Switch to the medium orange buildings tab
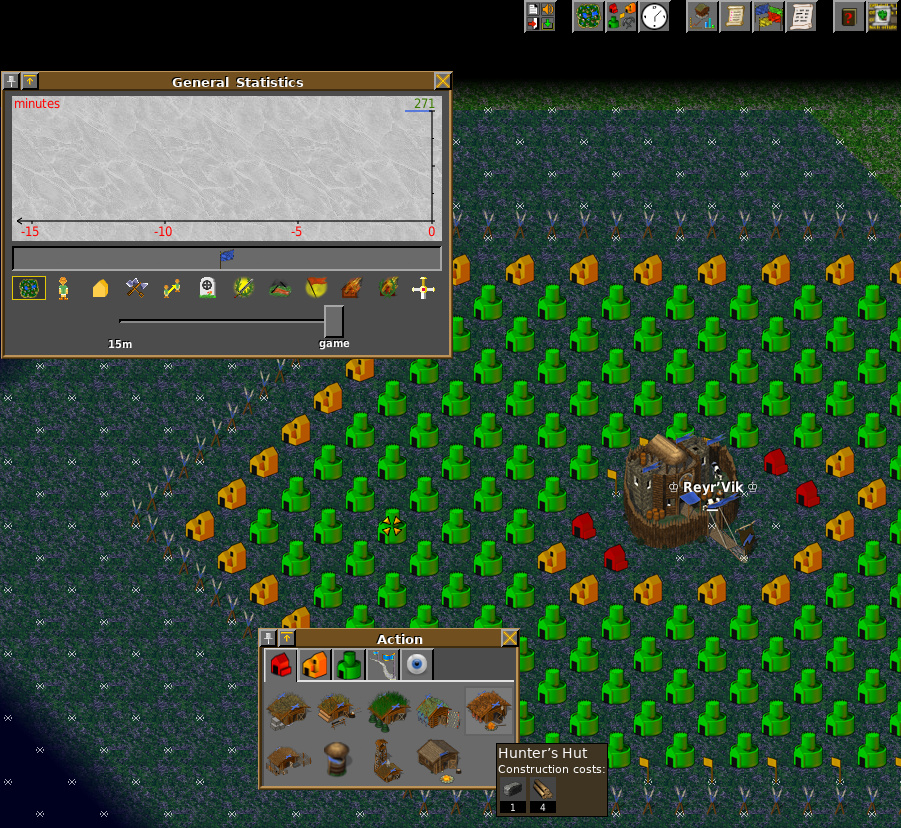This screenshot has height=828, width=901. 315,665
